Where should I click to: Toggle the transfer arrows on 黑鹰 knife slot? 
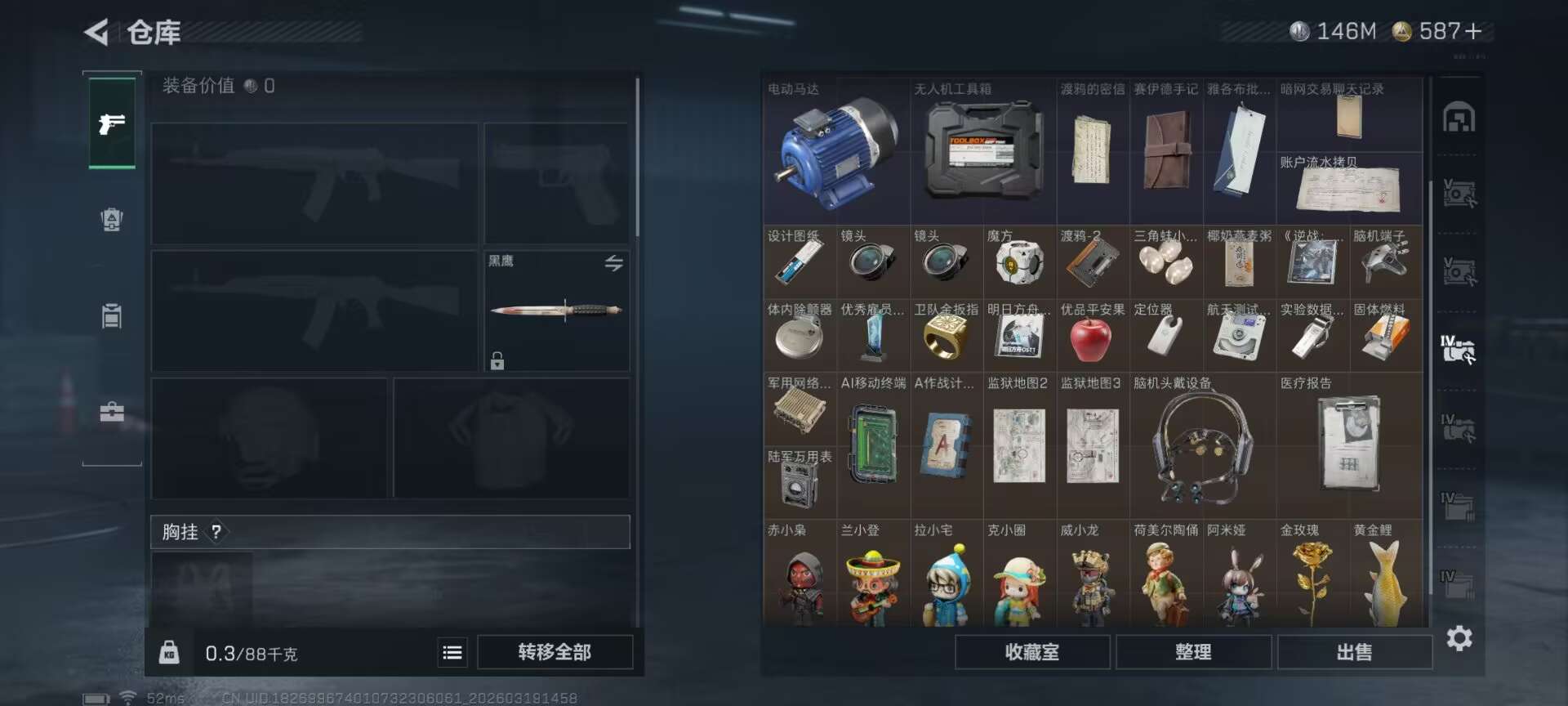[x=614, y=262]
